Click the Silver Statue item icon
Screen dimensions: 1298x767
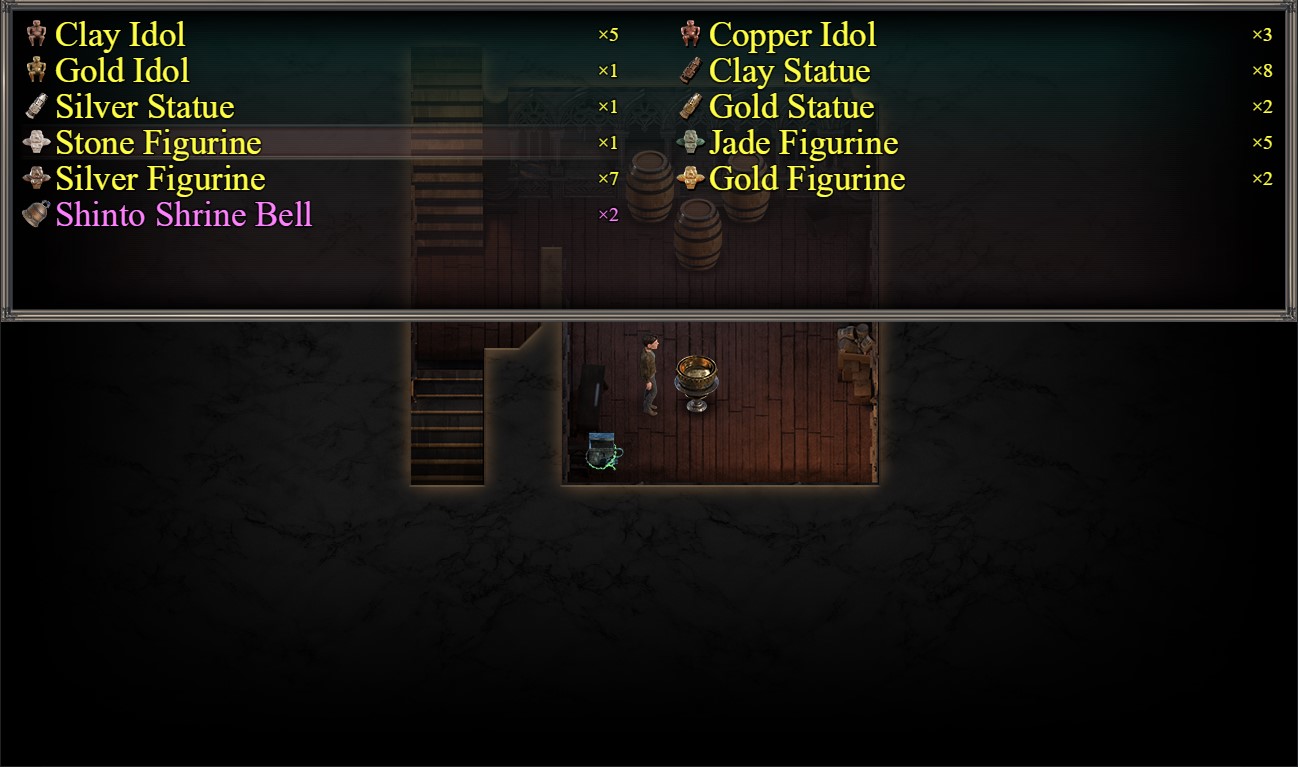click(x=35, y=106)
